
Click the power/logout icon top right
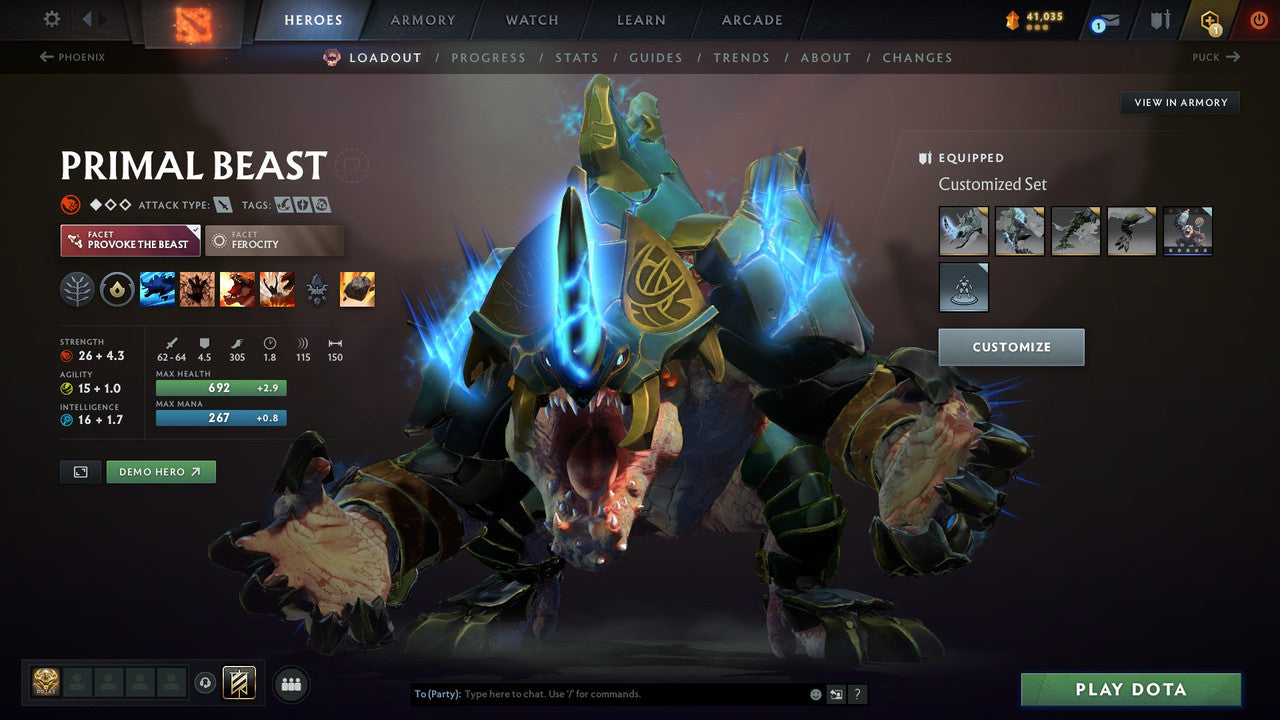(x=1257, y=18)
